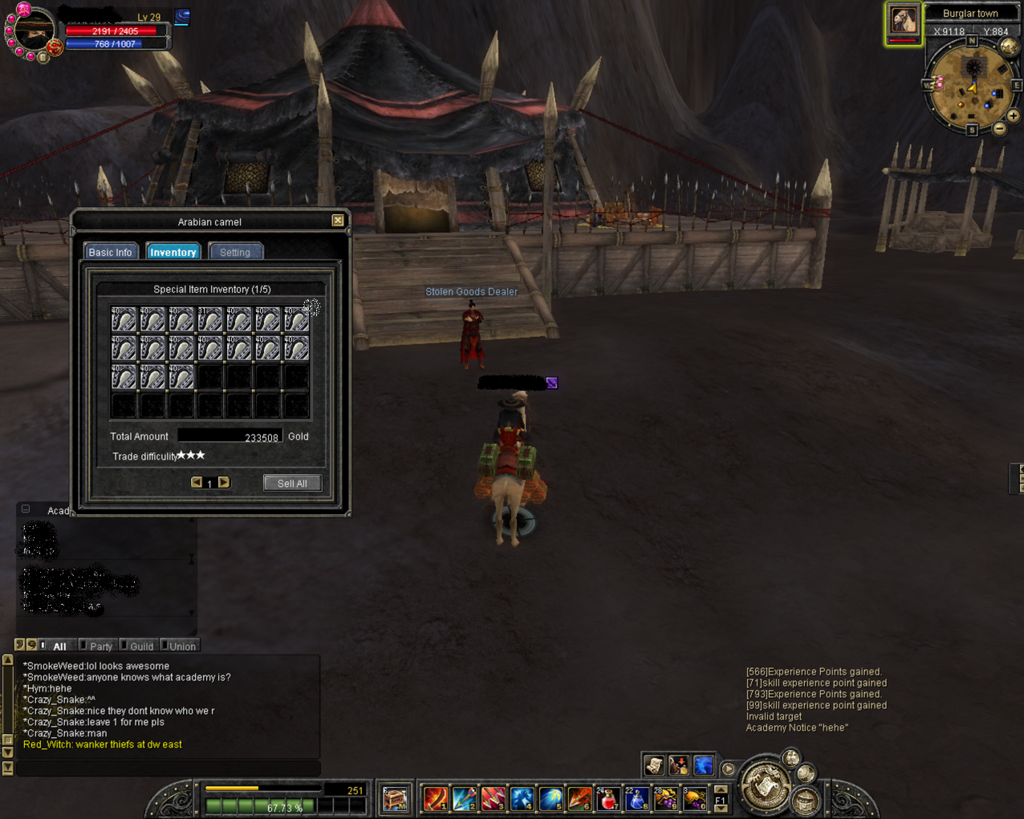Activate the red sword slash skill
The image size is (1024, 819).
tap(436, 798)
